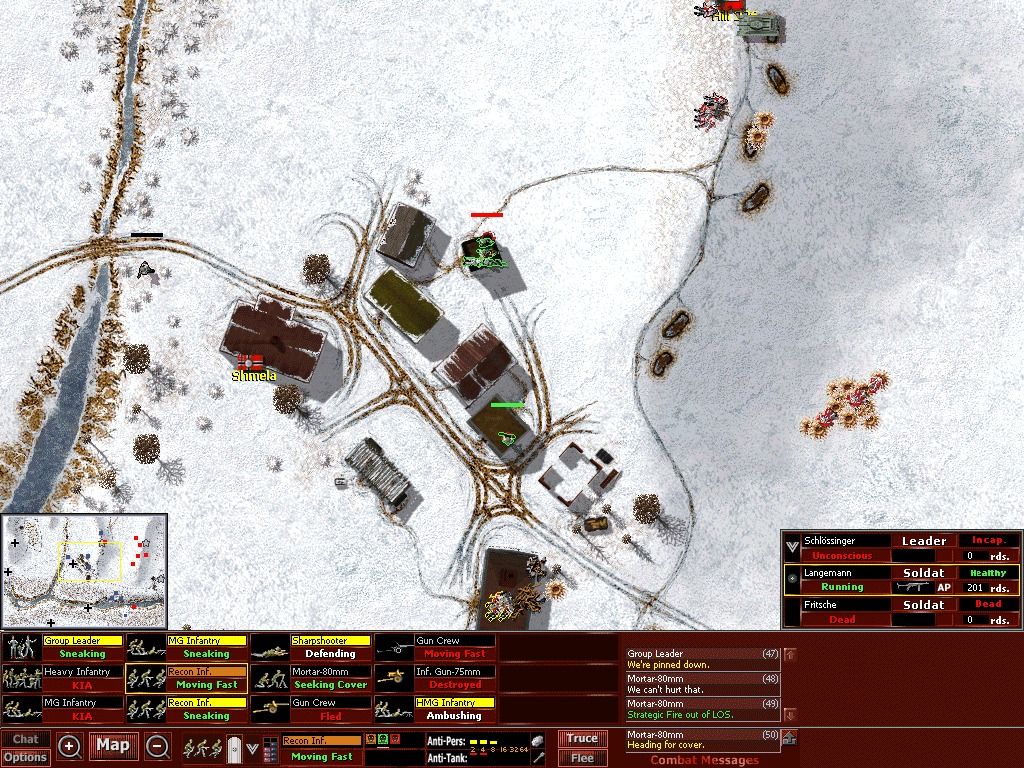
Task: Pick the Heavy Infantry unit card
Action: 63,678
